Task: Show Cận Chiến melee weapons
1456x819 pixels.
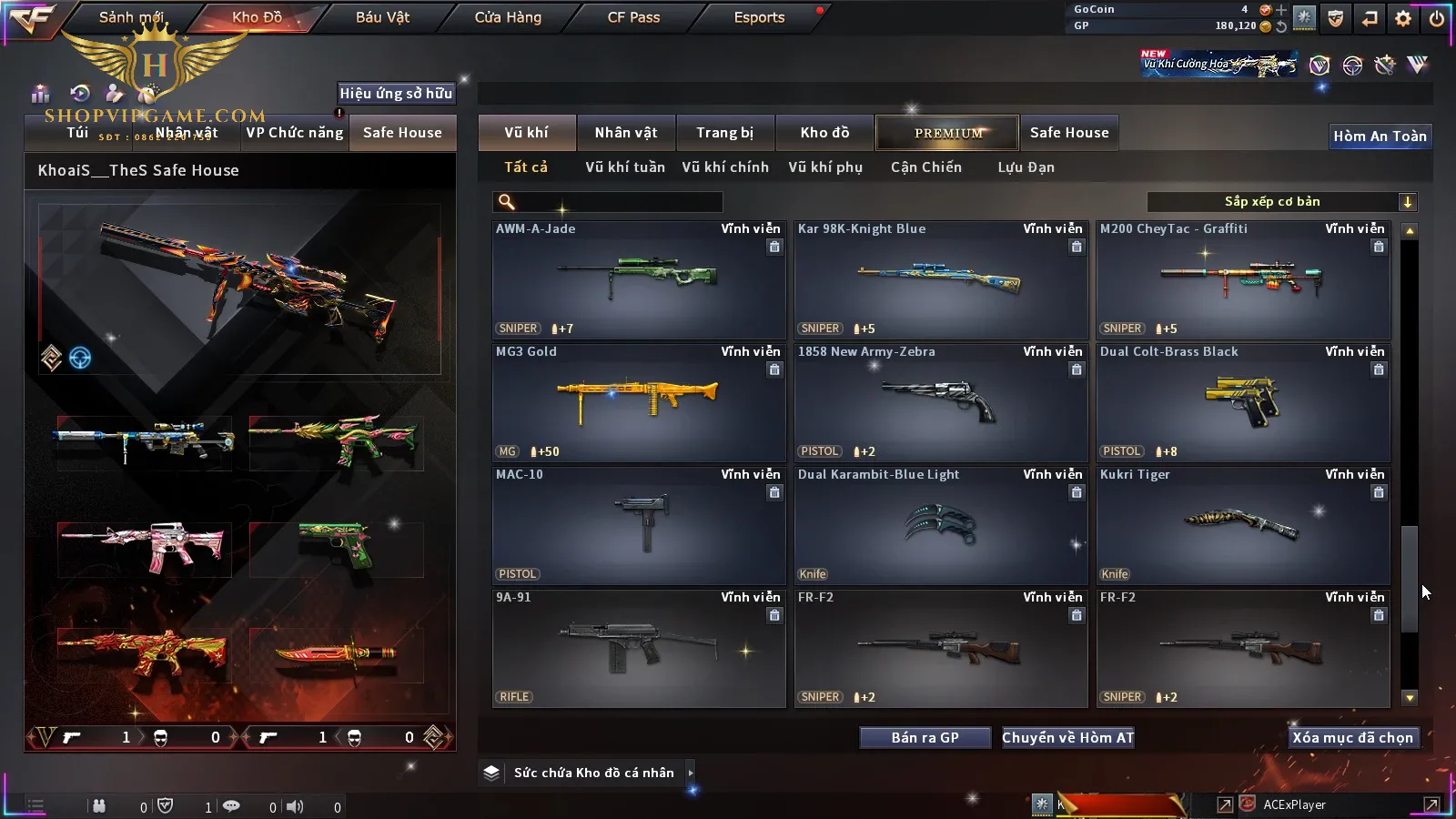Action: coord(925,167)
